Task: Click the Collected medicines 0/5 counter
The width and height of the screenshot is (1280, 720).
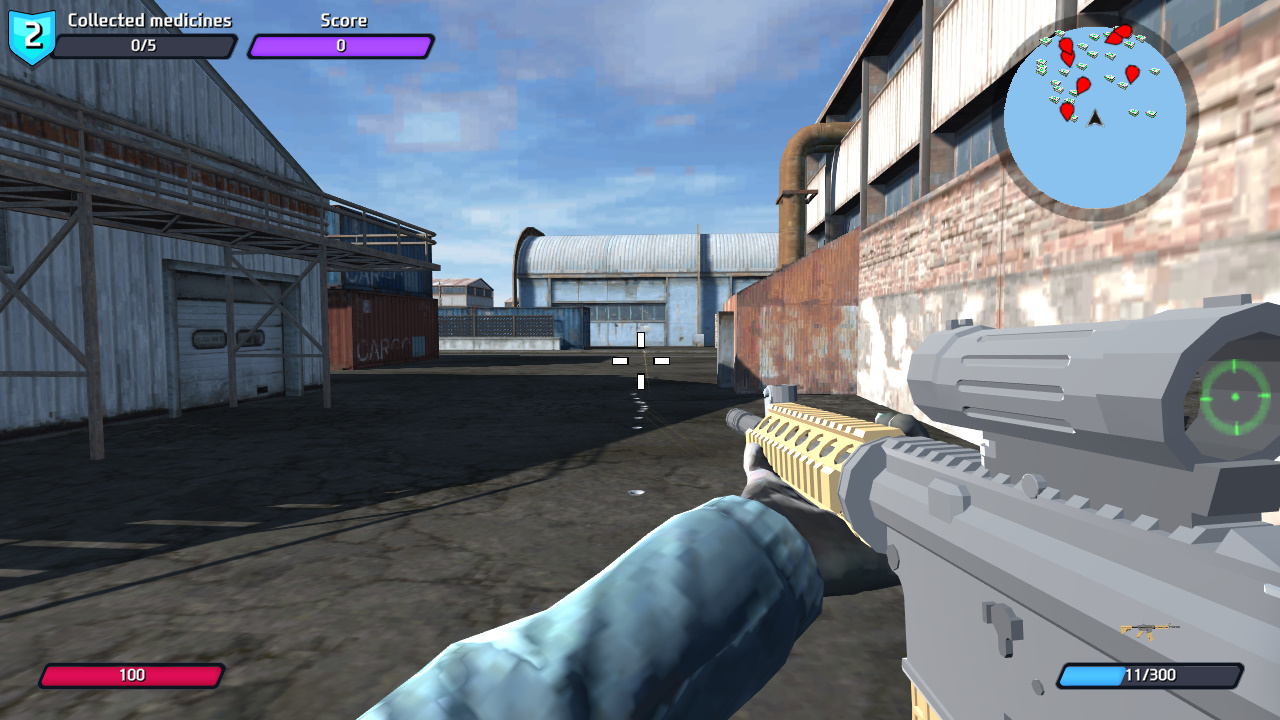Action: coord(148,44)
